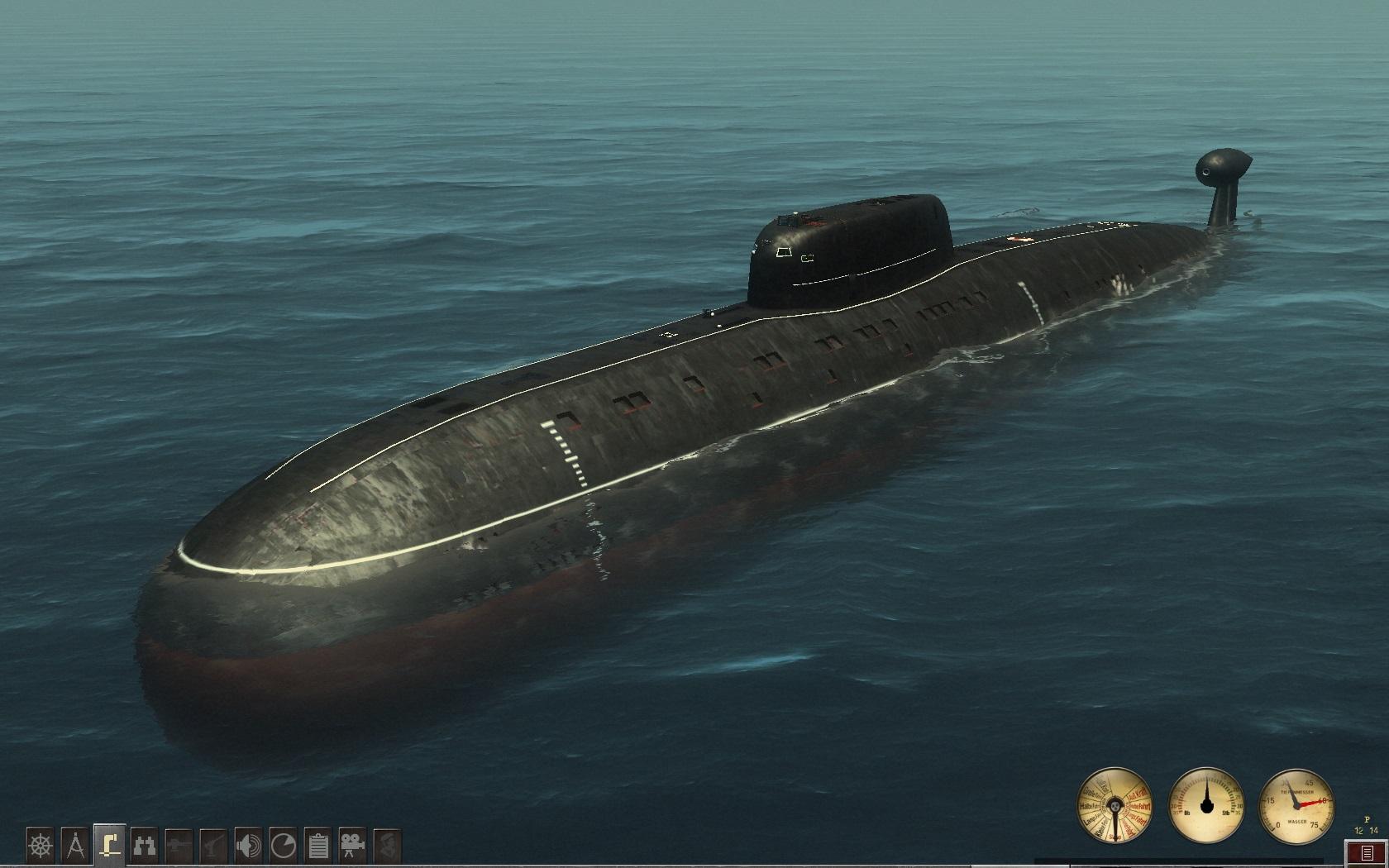1389x868 pixels.
Task: Open the red message log button
Action: coord(1367,852)
